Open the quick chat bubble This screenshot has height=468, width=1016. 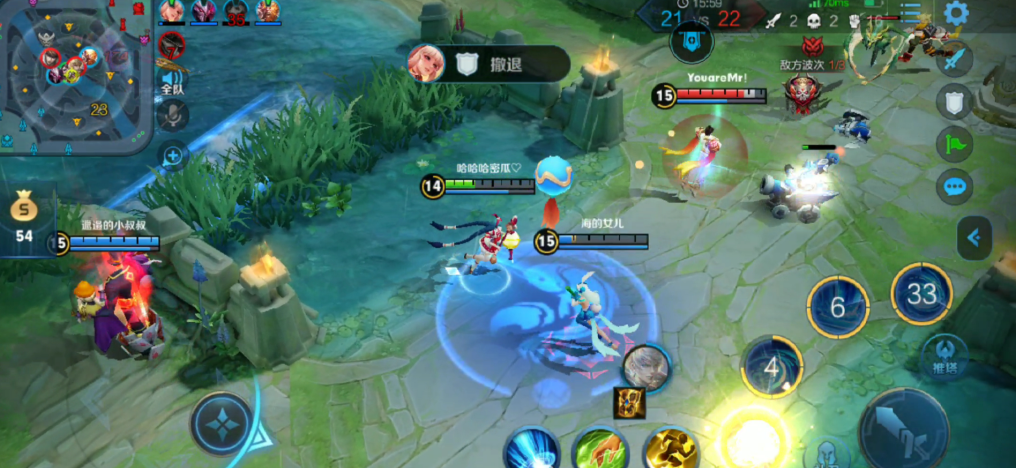tap(954, 187)
